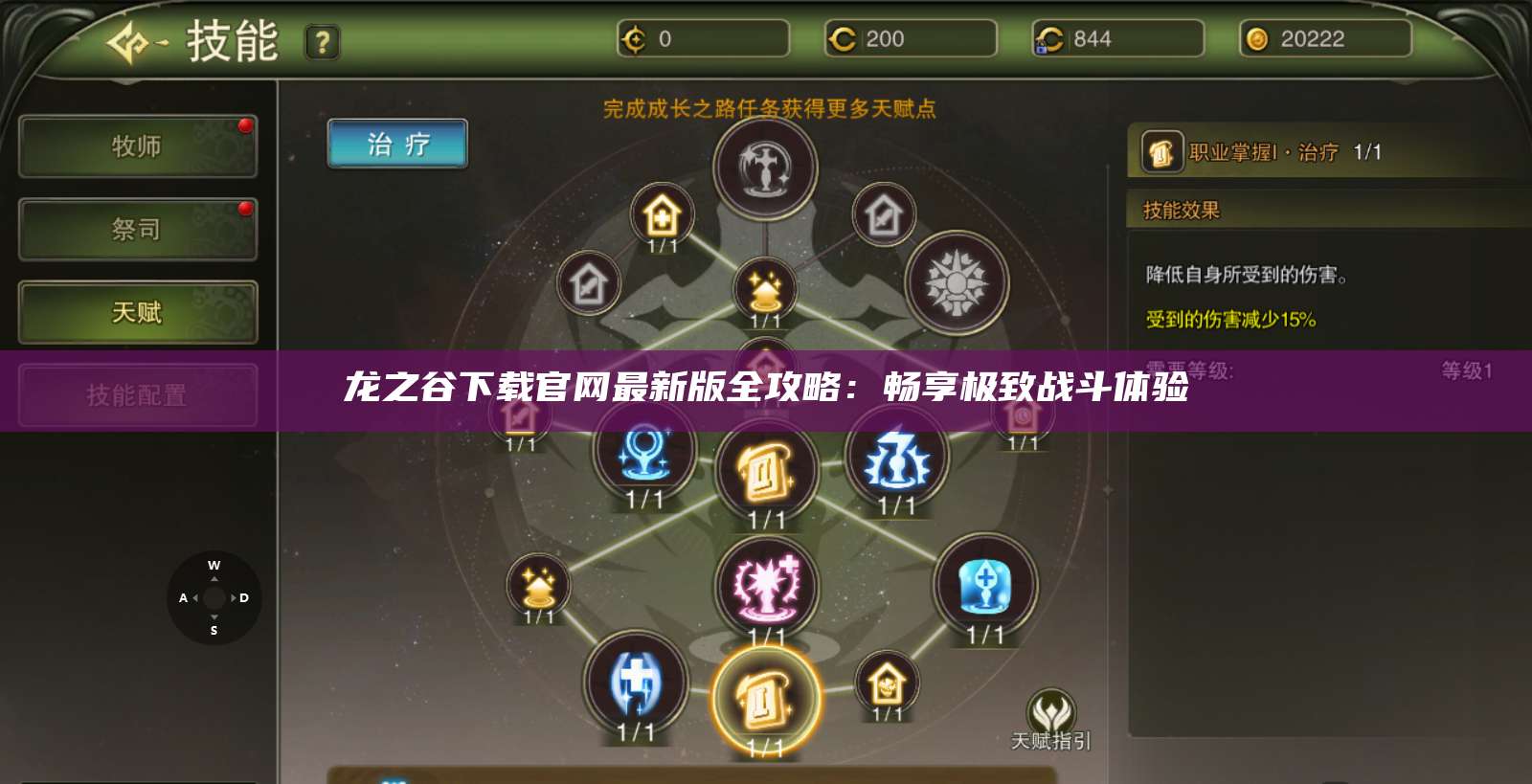Image resolution: width=1532 pixels, height=784 pixels.
Task: Switch to the 祭司 tab
Action: (137, 230)
